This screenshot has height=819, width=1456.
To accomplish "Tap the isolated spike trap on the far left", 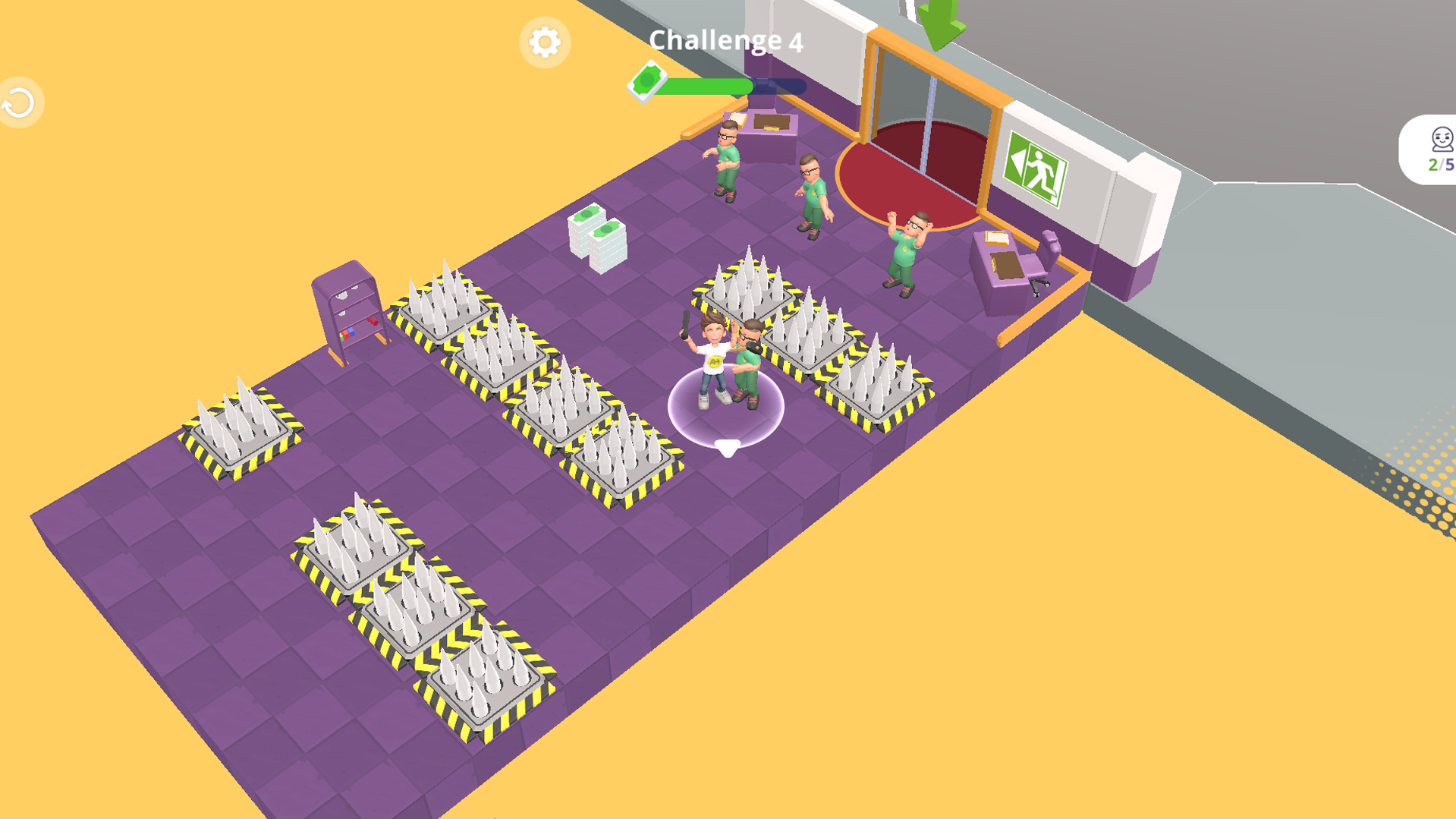I will click(x=240, y=433).
